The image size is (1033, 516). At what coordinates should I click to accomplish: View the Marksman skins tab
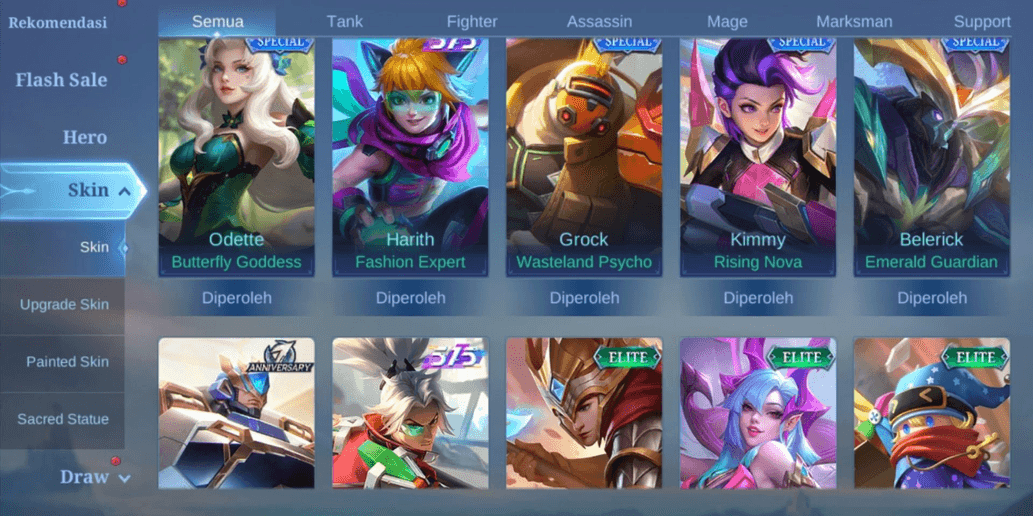(x=854, y=21)
